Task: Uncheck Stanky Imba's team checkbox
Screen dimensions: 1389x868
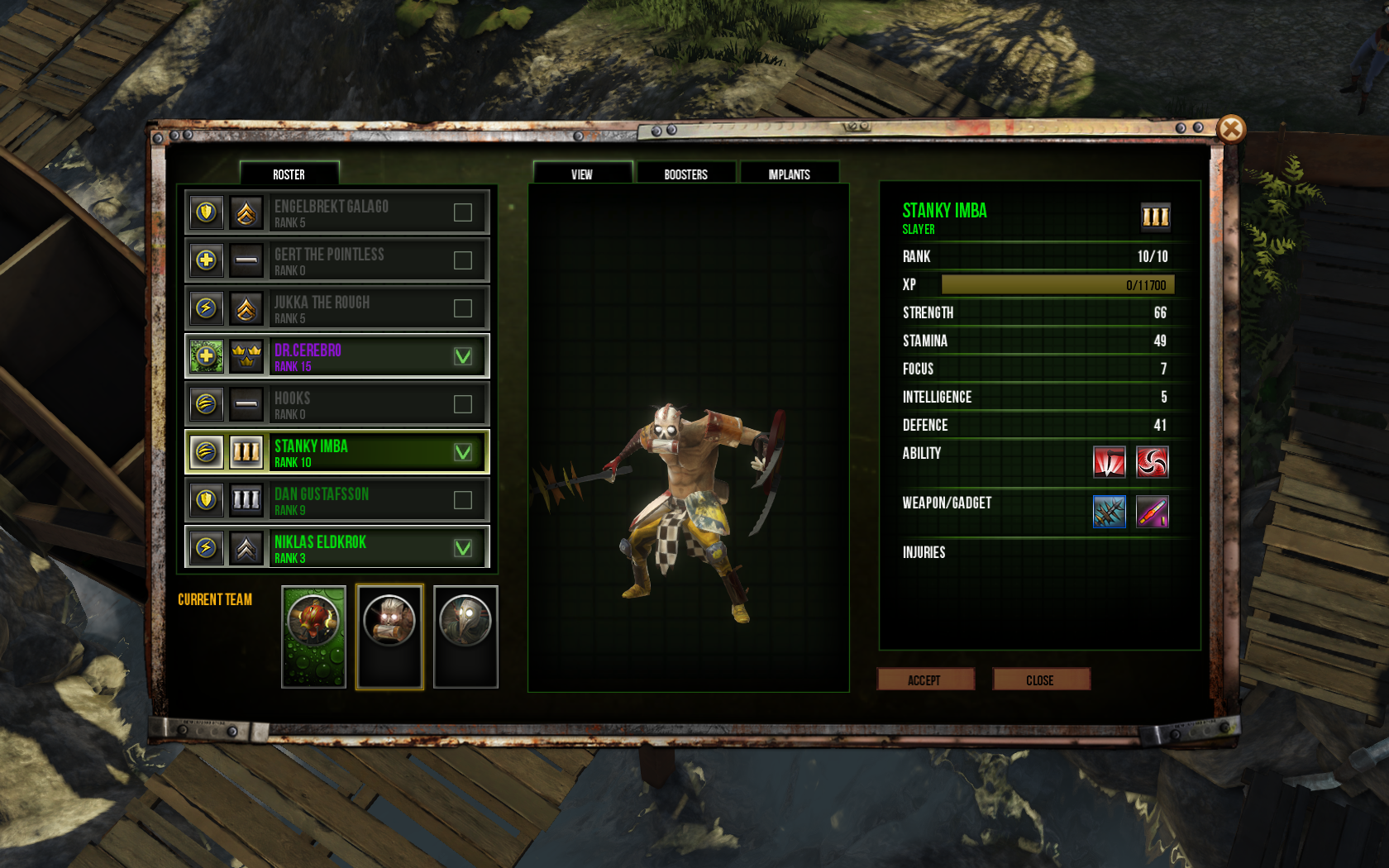Action: click(x=463, y=452)
